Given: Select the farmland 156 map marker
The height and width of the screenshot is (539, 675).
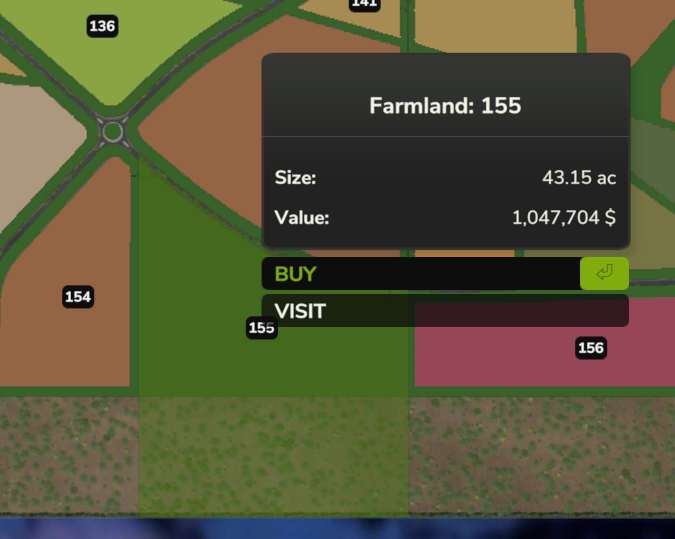Looking at the screenshot, I should (591, 348).
